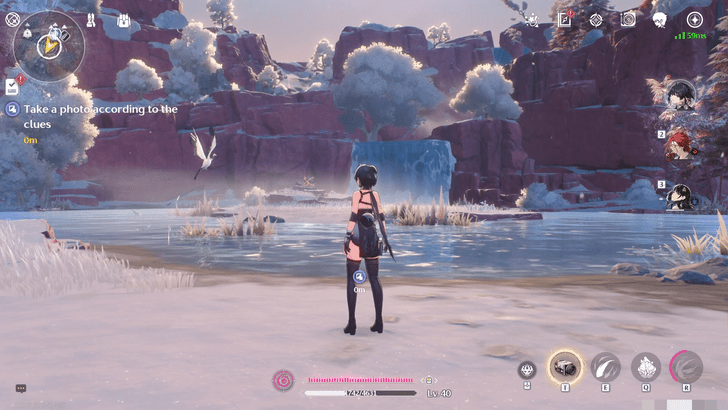Open the target crosshair icon in top bar
The width and height of the screenshot is (728, 410).
pos(596,19)
